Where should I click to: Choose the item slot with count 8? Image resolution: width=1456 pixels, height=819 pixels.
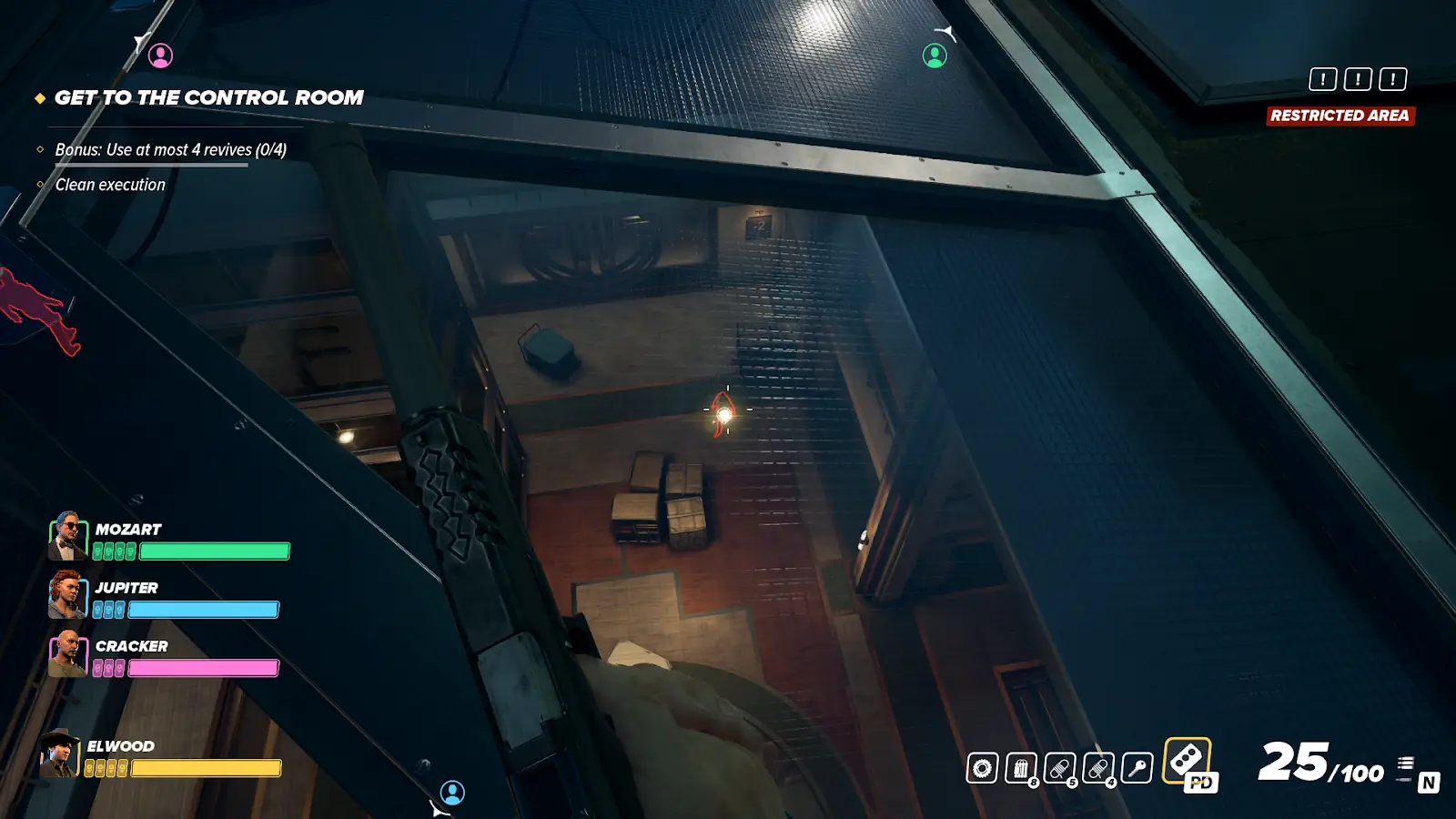click(1021, 769)
